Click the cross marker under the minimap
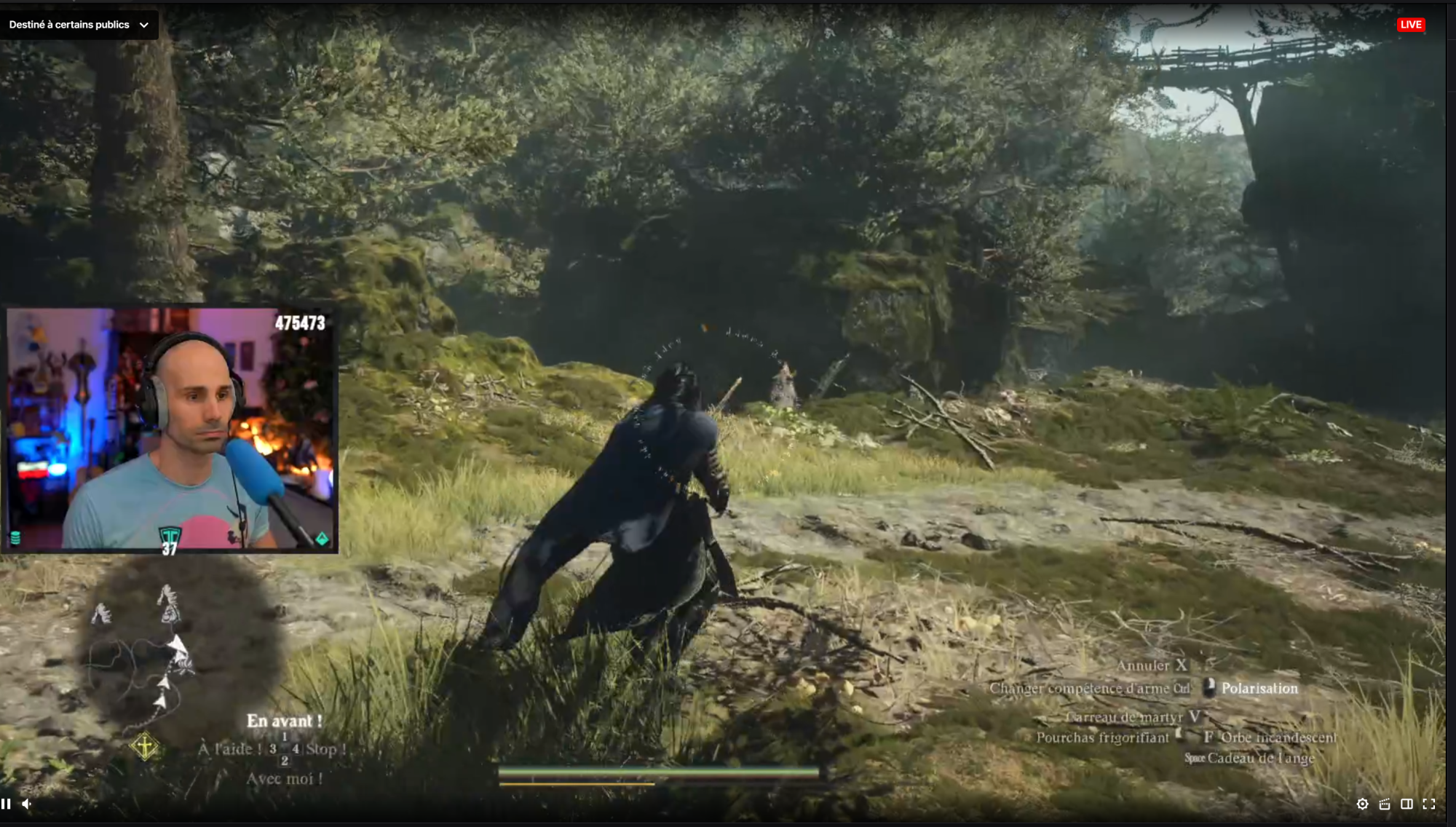Image resolution: width=1456 pixels, height=827 pixels. coord(145,745)
